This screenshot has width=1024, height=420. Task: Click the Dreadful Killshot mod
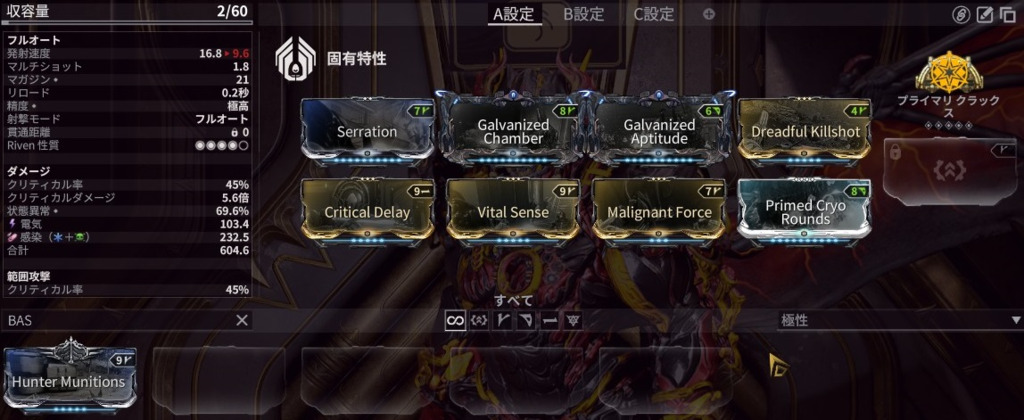(805, 131)
